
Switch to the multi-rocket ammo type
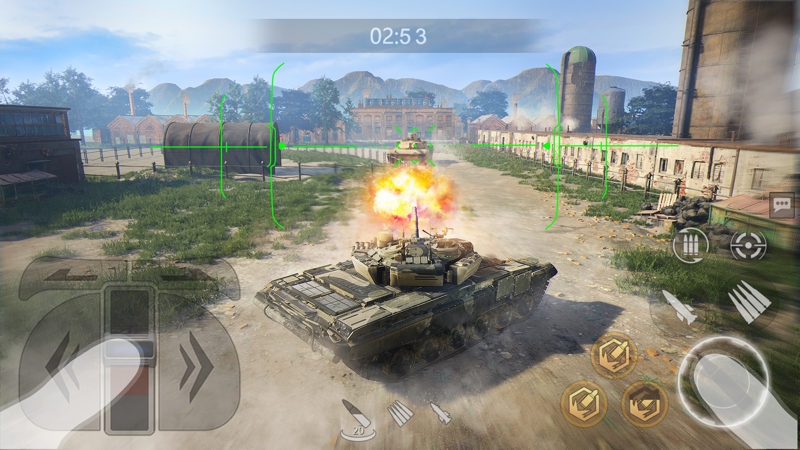click(400, 412)
